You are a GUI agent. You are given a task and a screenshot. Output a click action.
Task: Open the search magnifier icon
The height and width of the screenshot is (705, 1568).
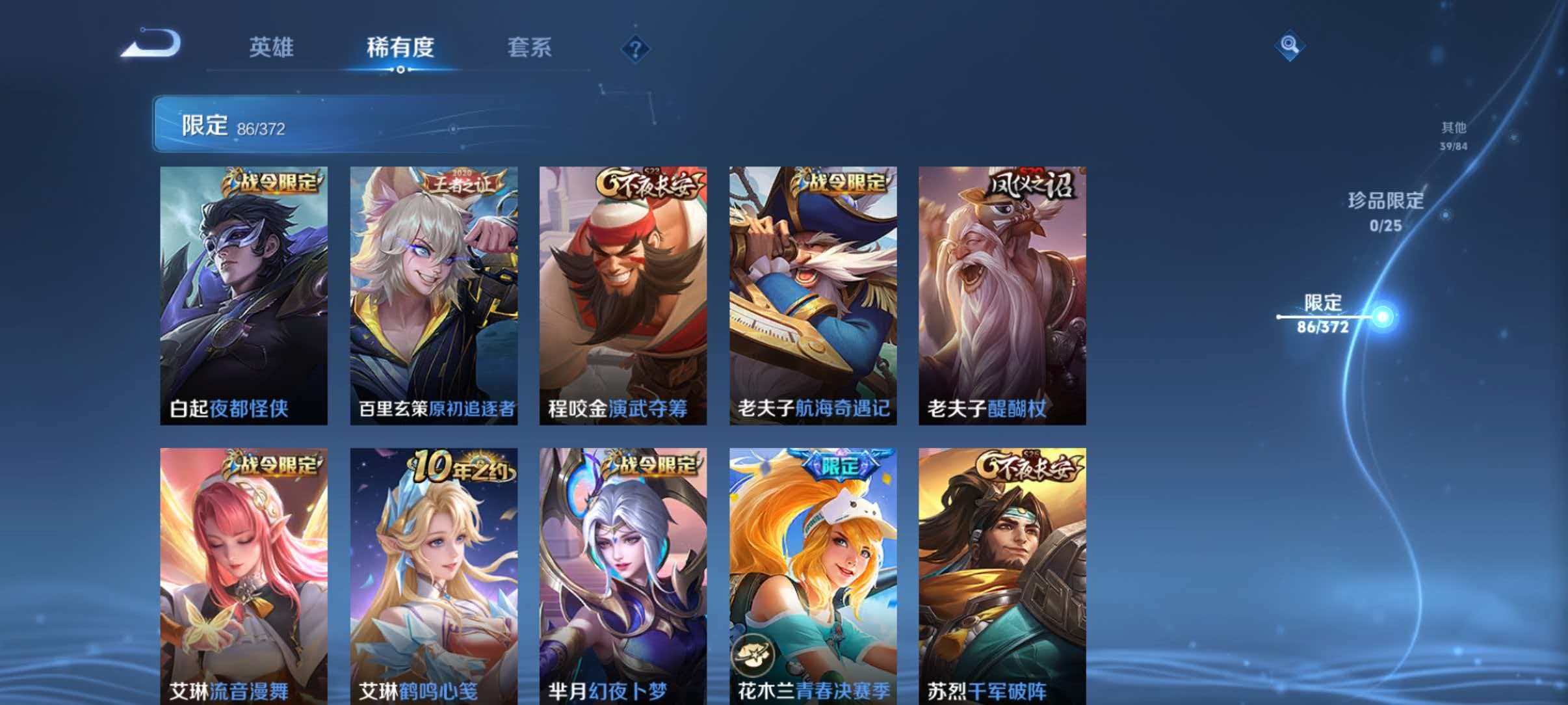click(1290, 46)
